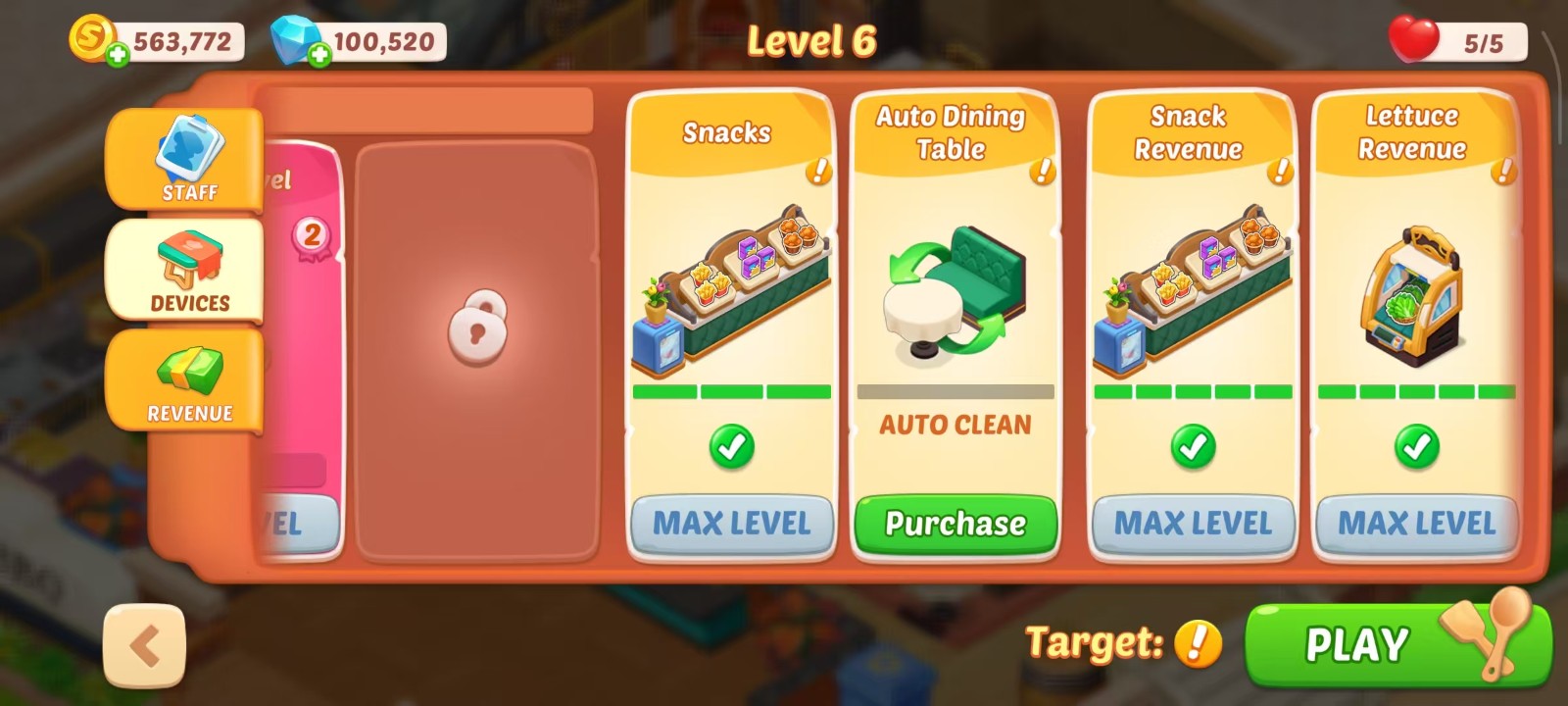Screen dimensions: 1568x706
Task: Tap the upgrade progress bar on Auto Dining Table
Action: 954,390
